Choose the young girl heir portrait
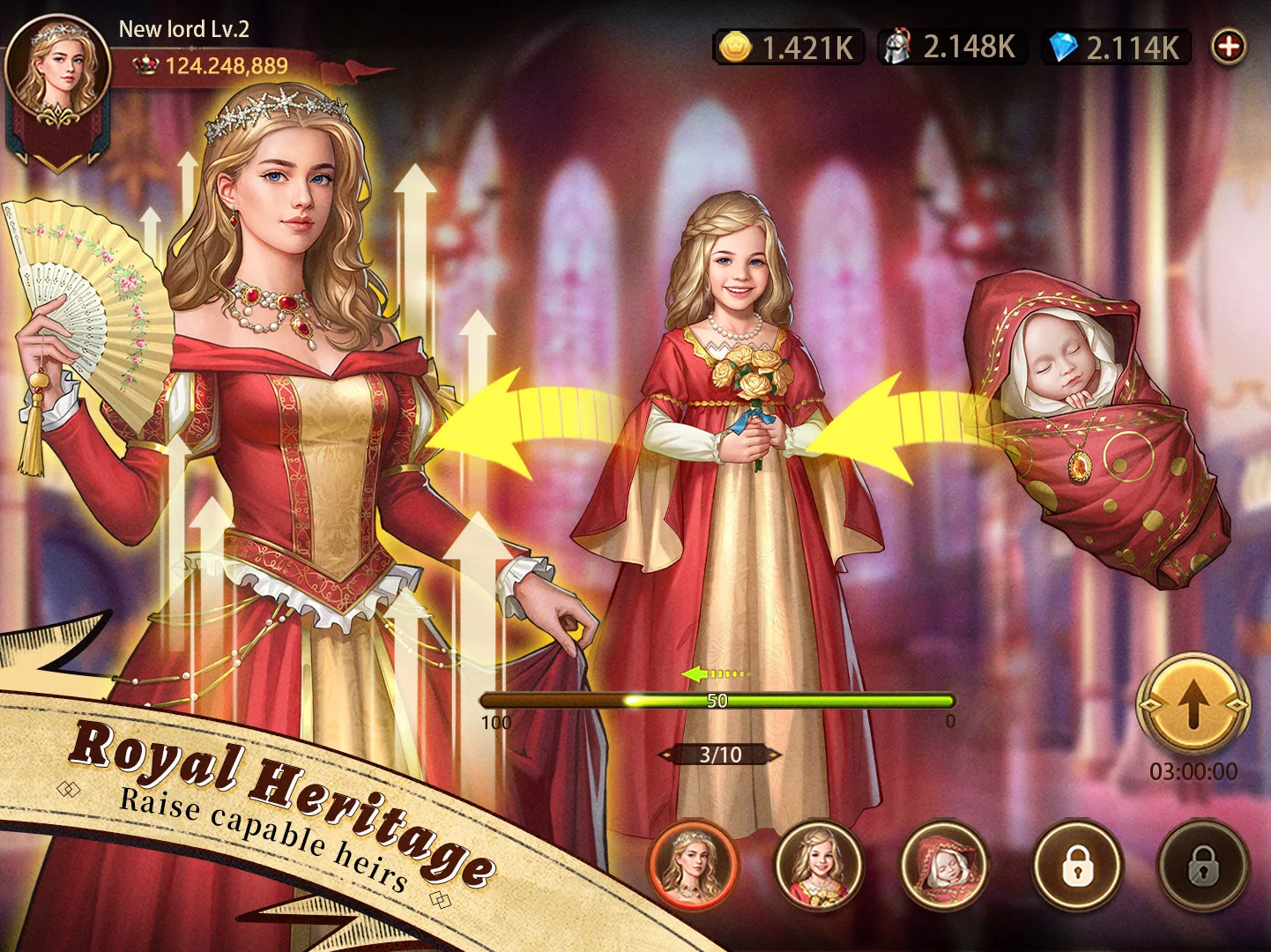The height and width of the screenshot is (952, 1271). click(x=819, y=864)
